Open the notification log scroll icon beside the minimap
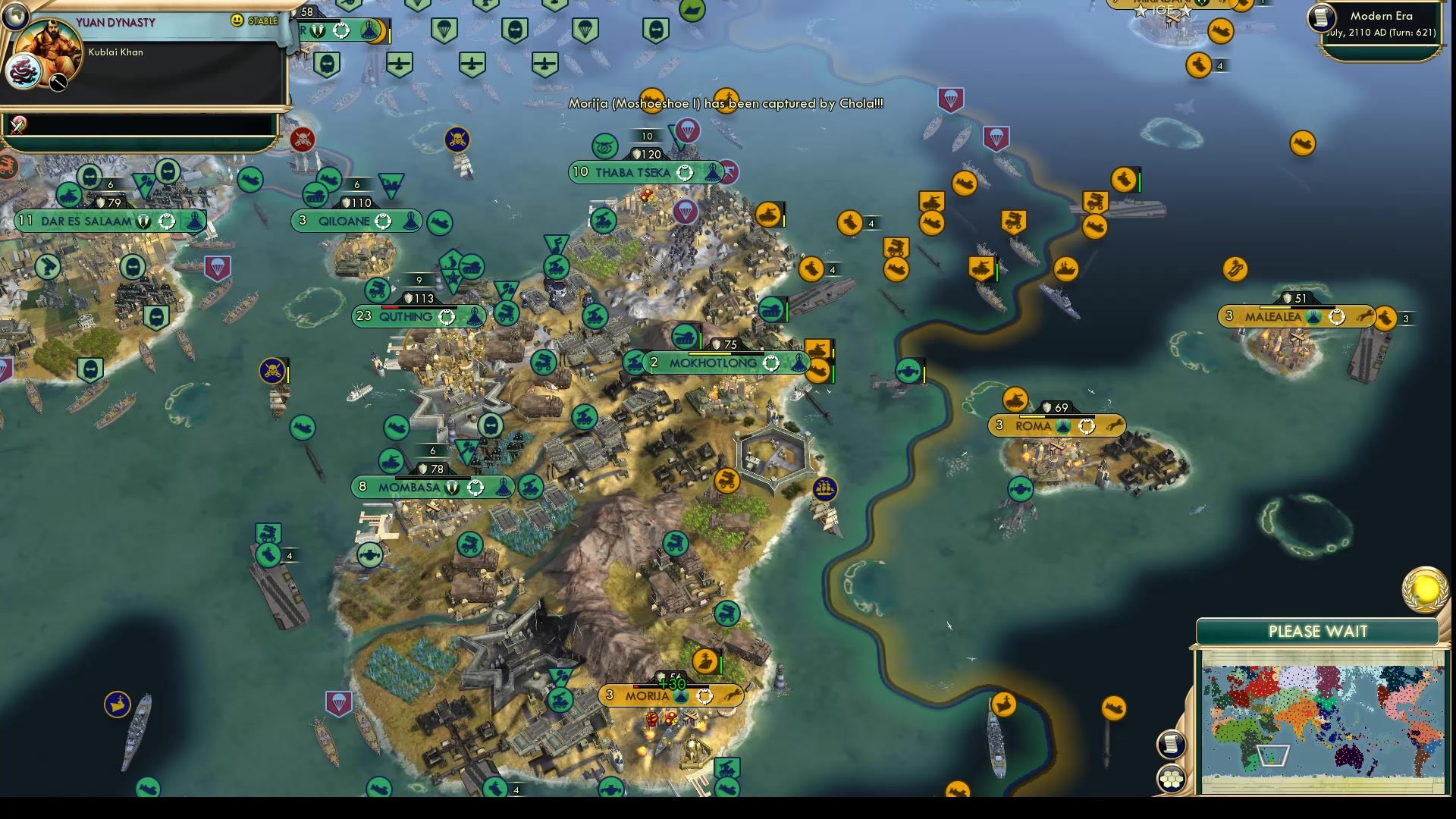The image size is (1456, 819). click(1170, 743)
